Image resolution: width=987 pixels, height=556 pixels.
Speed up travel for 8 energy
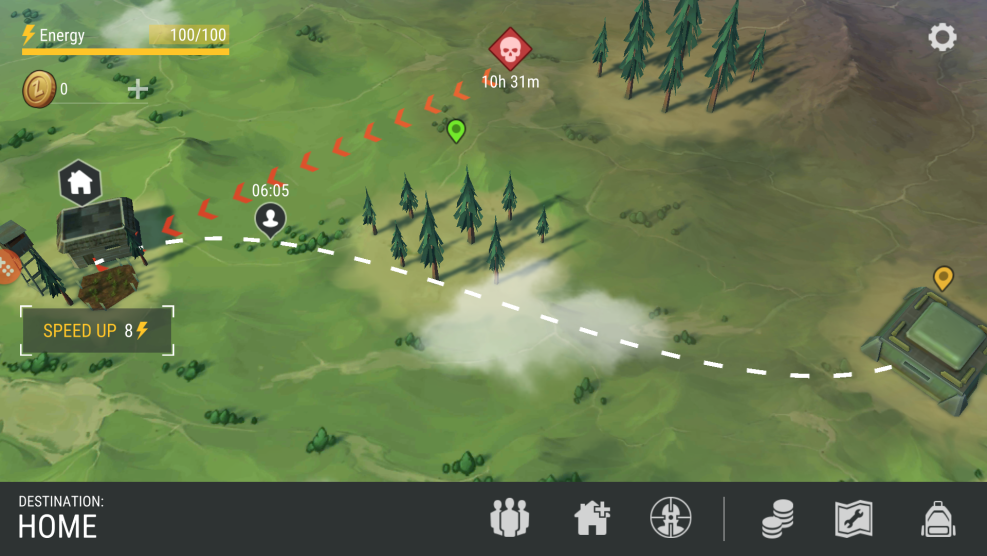coord(96,331)
